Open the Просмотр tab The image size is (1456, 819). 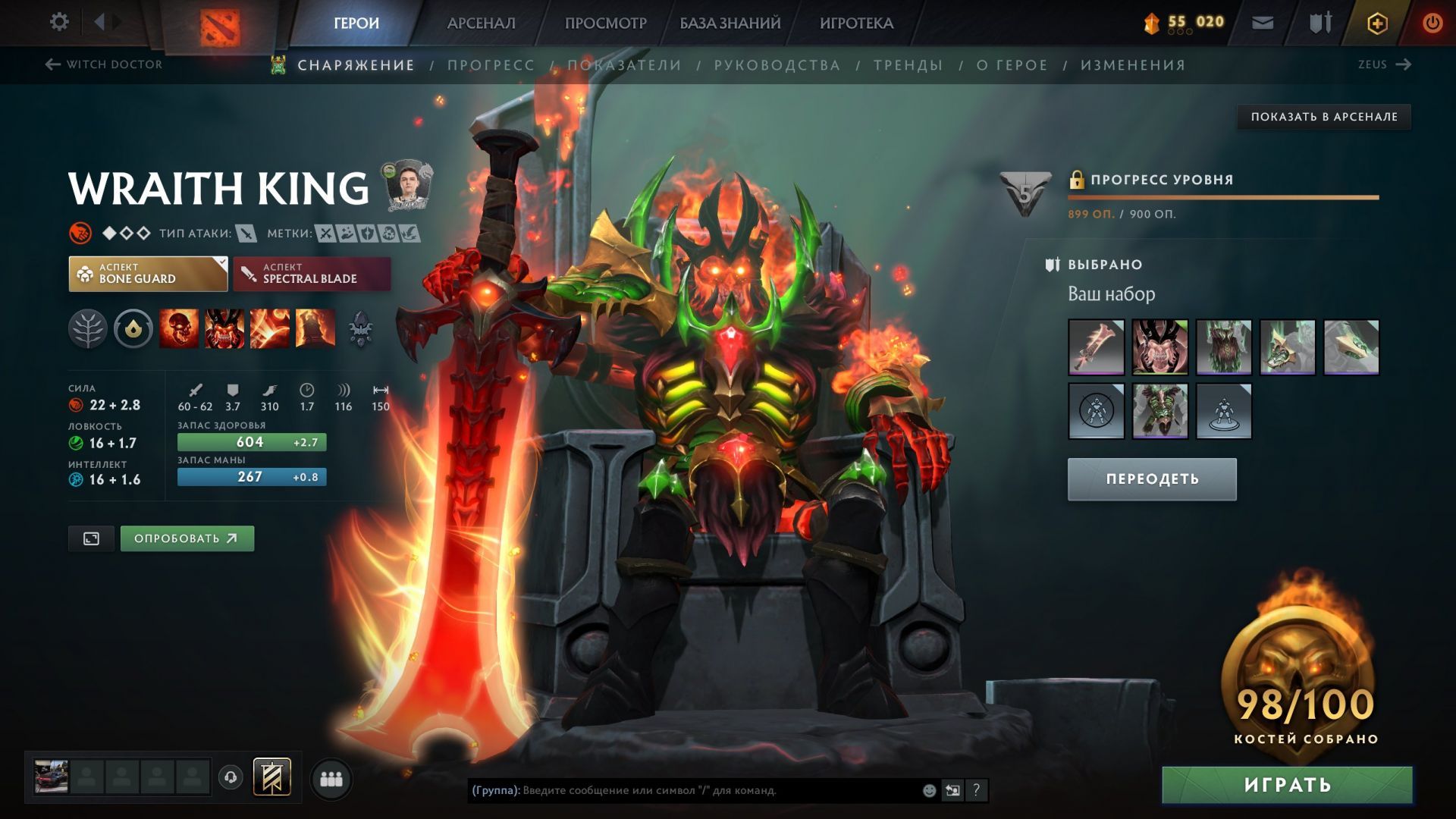[x=605, y=24]
